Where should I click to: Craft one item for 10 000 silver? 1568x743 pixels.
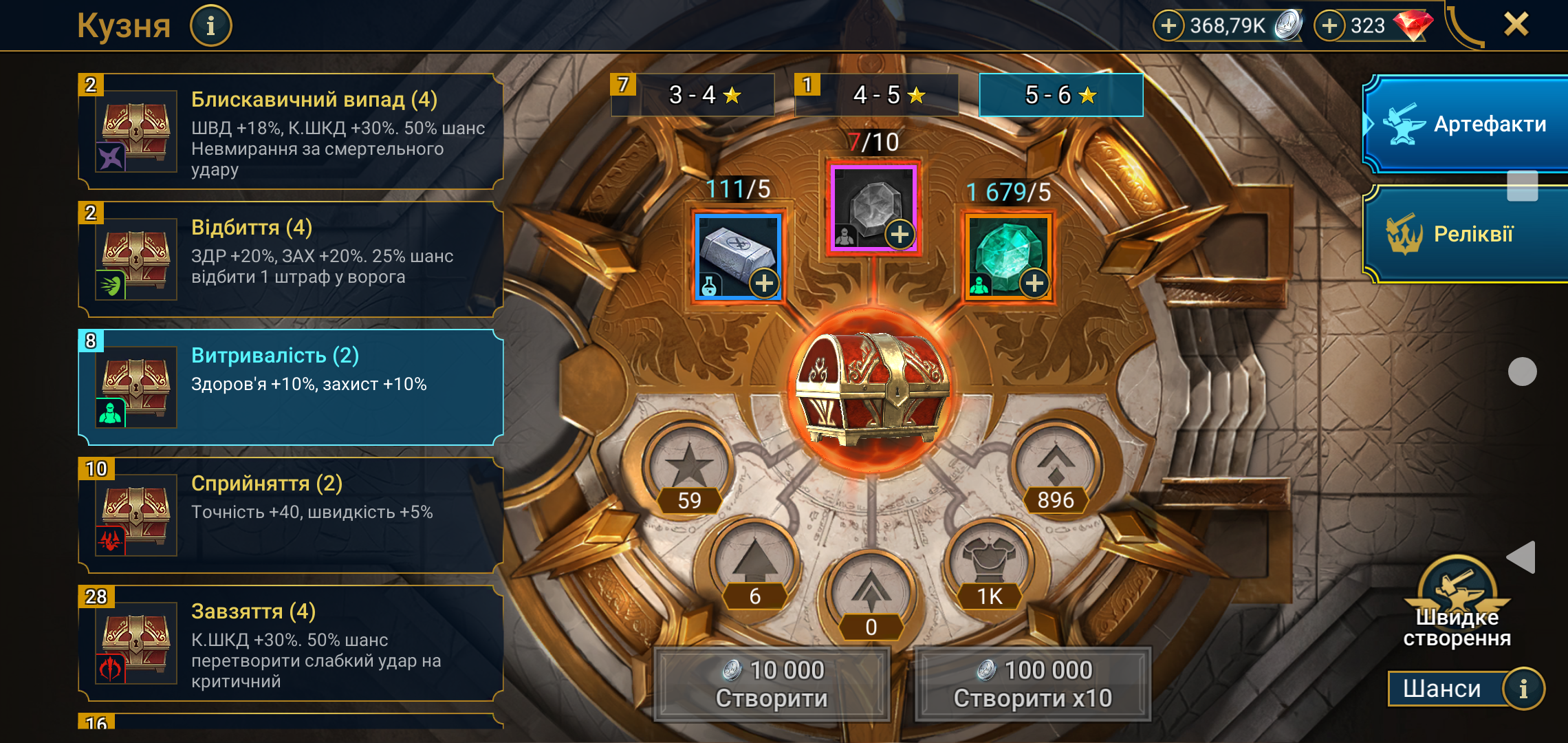point(772,684)
